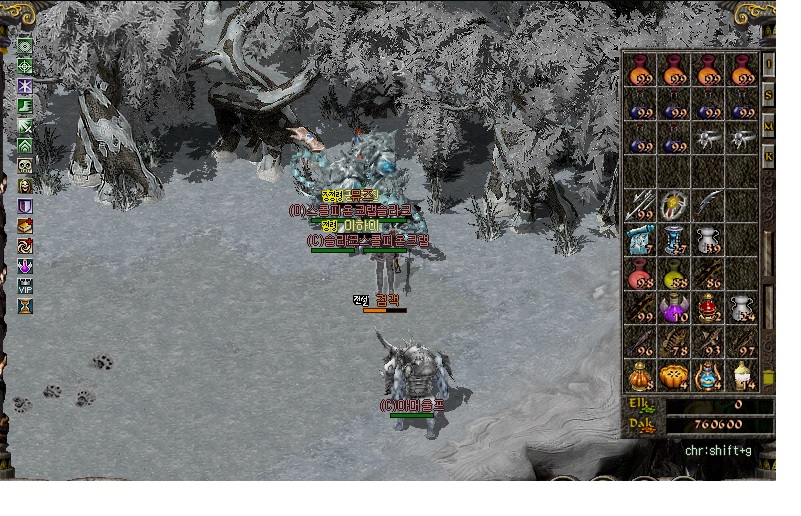801x516 pixels.
Task: Select the pumpkin item in inventory
Action: point(674,377)
